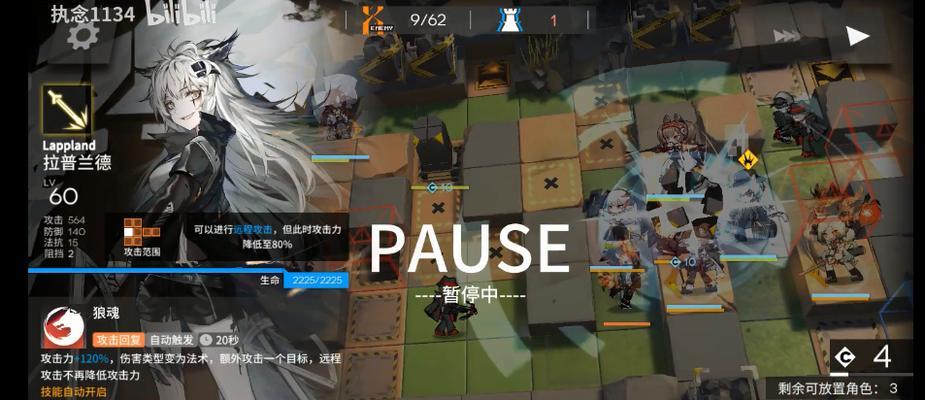This screenshot has height=400, width=925.
Task: Resume the battle with the play button
Action: 857,36
